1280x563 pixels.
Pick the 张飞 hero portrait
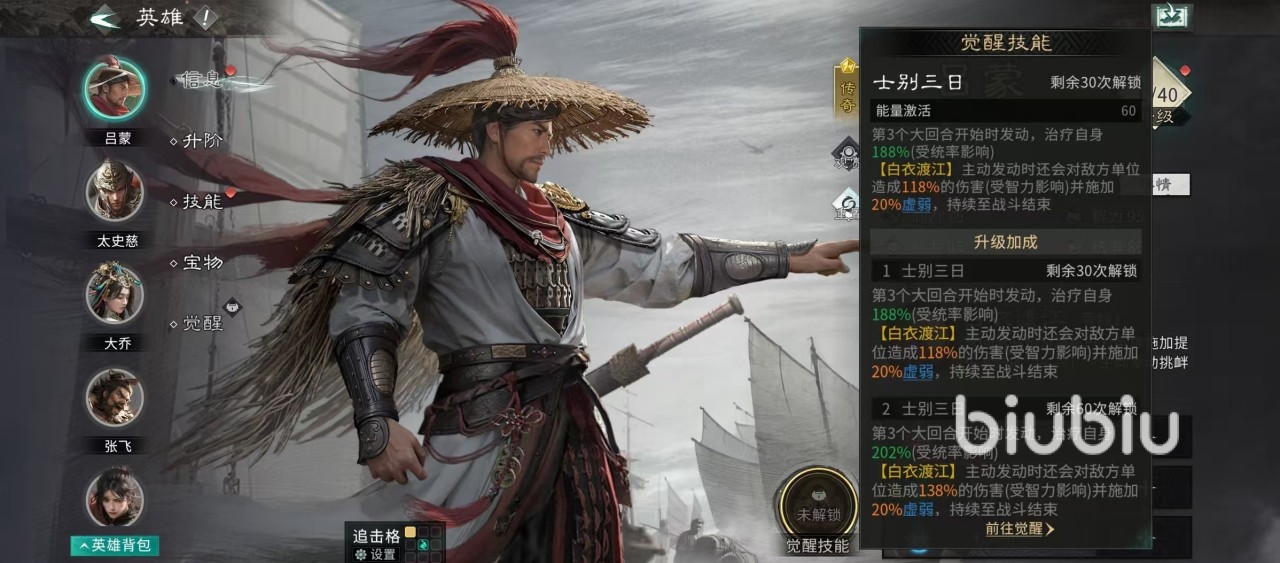coord(114,397)
